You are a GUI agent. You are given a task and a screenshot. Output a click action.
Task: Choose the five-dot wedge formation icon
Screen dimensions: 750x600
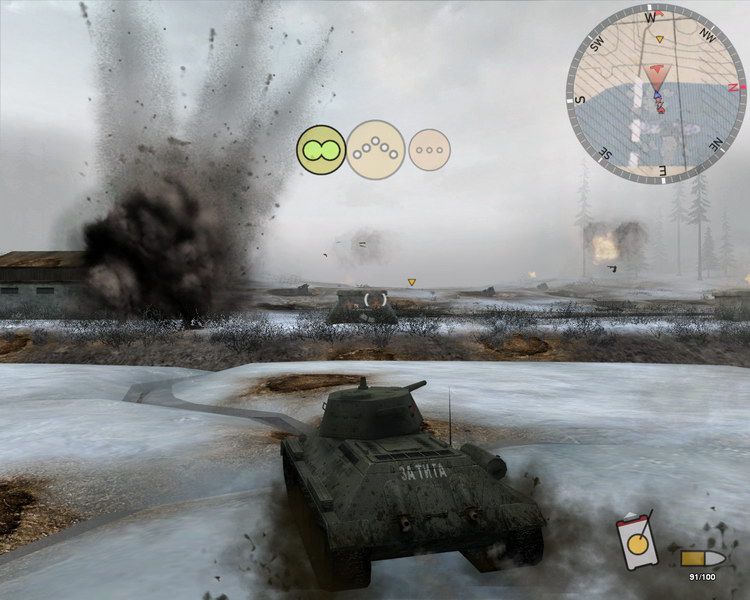coord(376,150)
